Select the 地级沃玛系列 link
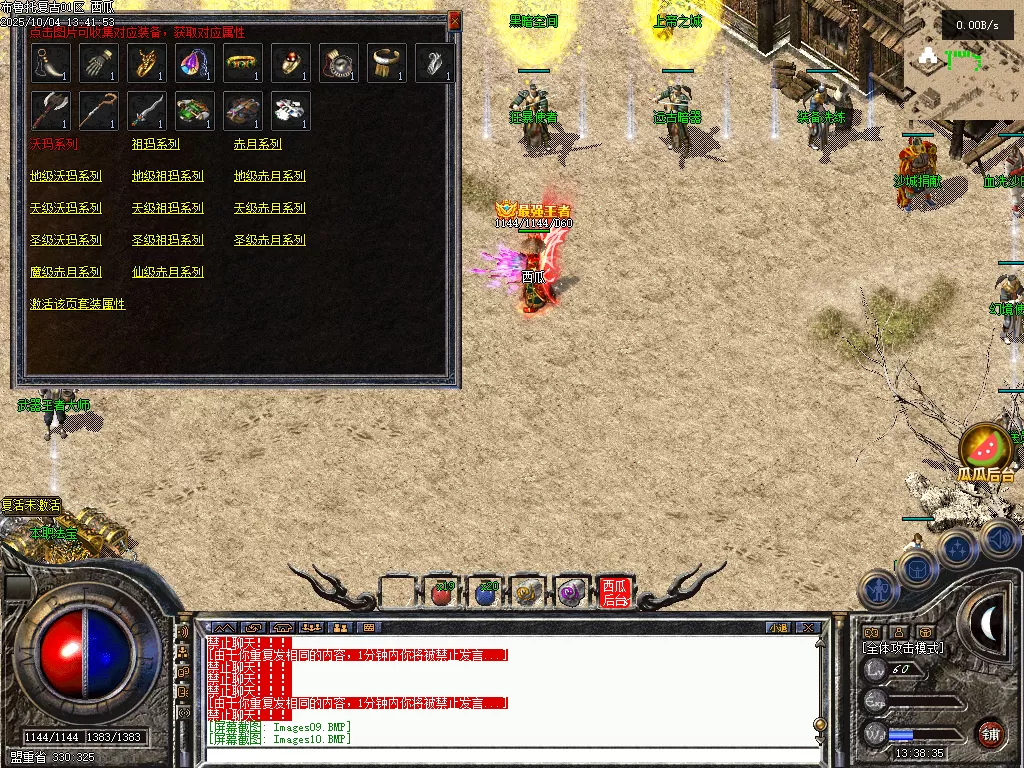Screen dimensions: 1024x768 [x=66, y=176]
